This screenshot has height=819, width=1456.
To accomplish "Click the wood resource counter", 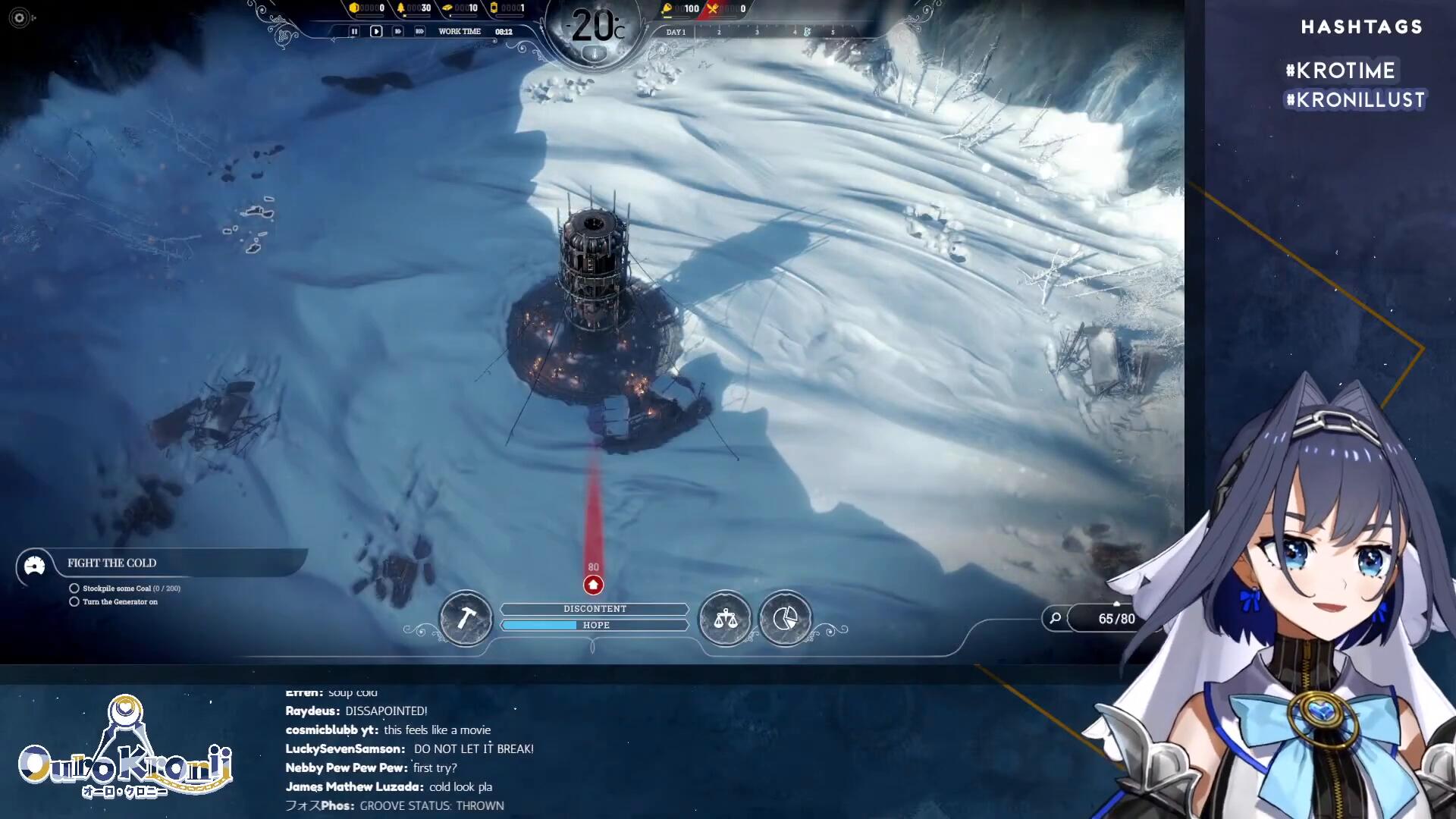I will (414, 8).
